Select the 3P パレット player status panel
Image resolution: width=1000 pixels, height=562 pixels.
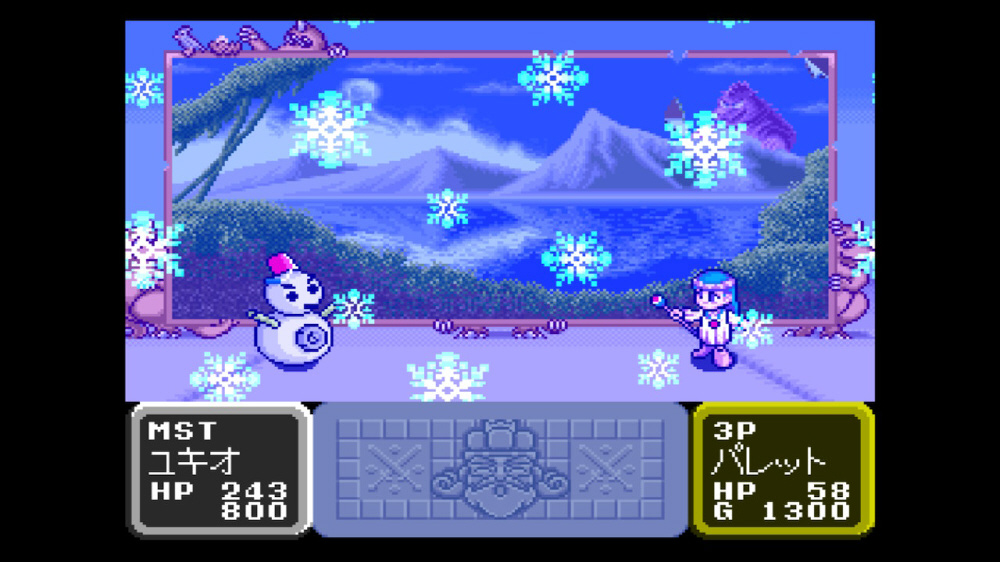point(782,469)
